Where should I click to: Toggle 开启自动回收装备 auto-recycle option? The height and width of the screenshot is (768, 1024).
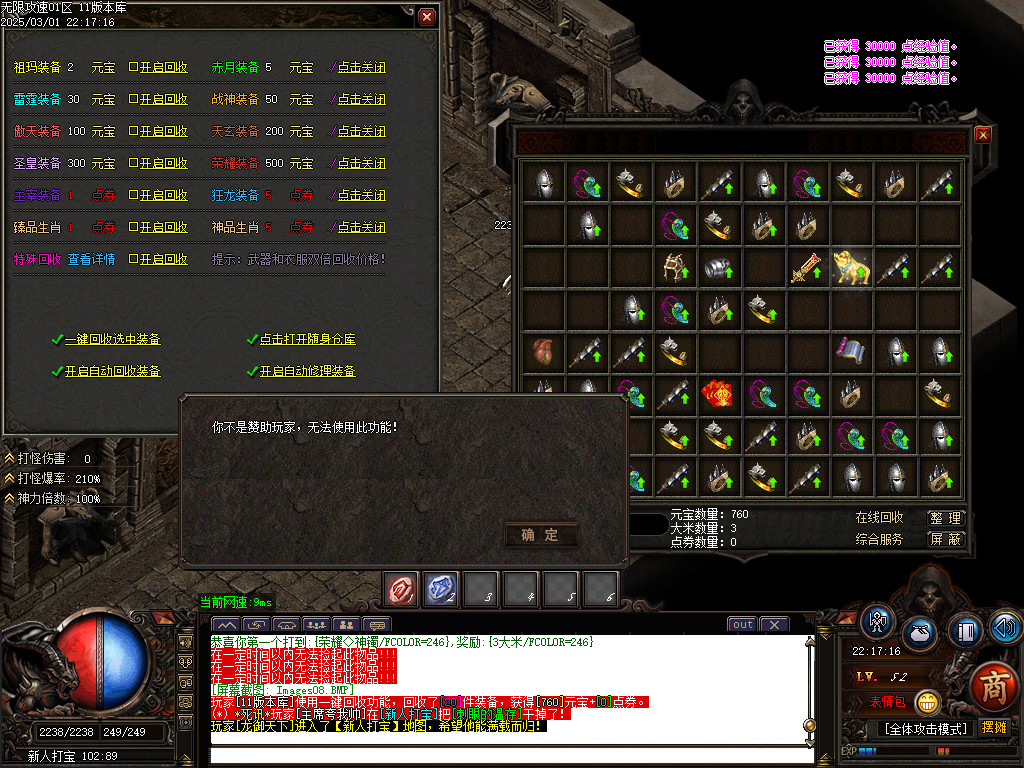point(112,372)
